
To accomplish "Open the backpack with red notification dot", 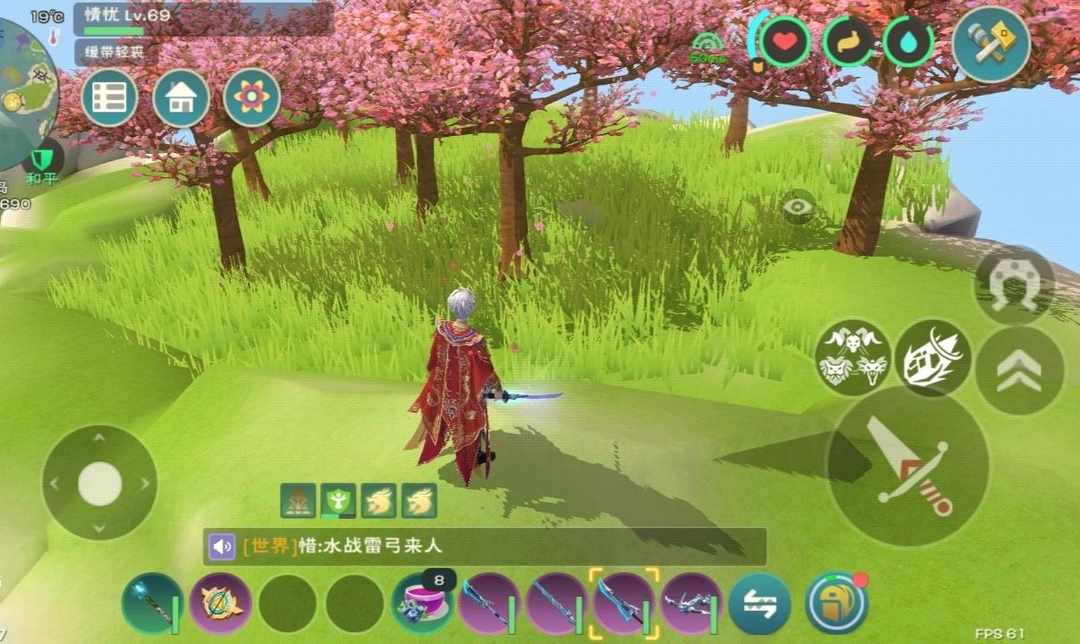I will tap(836, 603).
